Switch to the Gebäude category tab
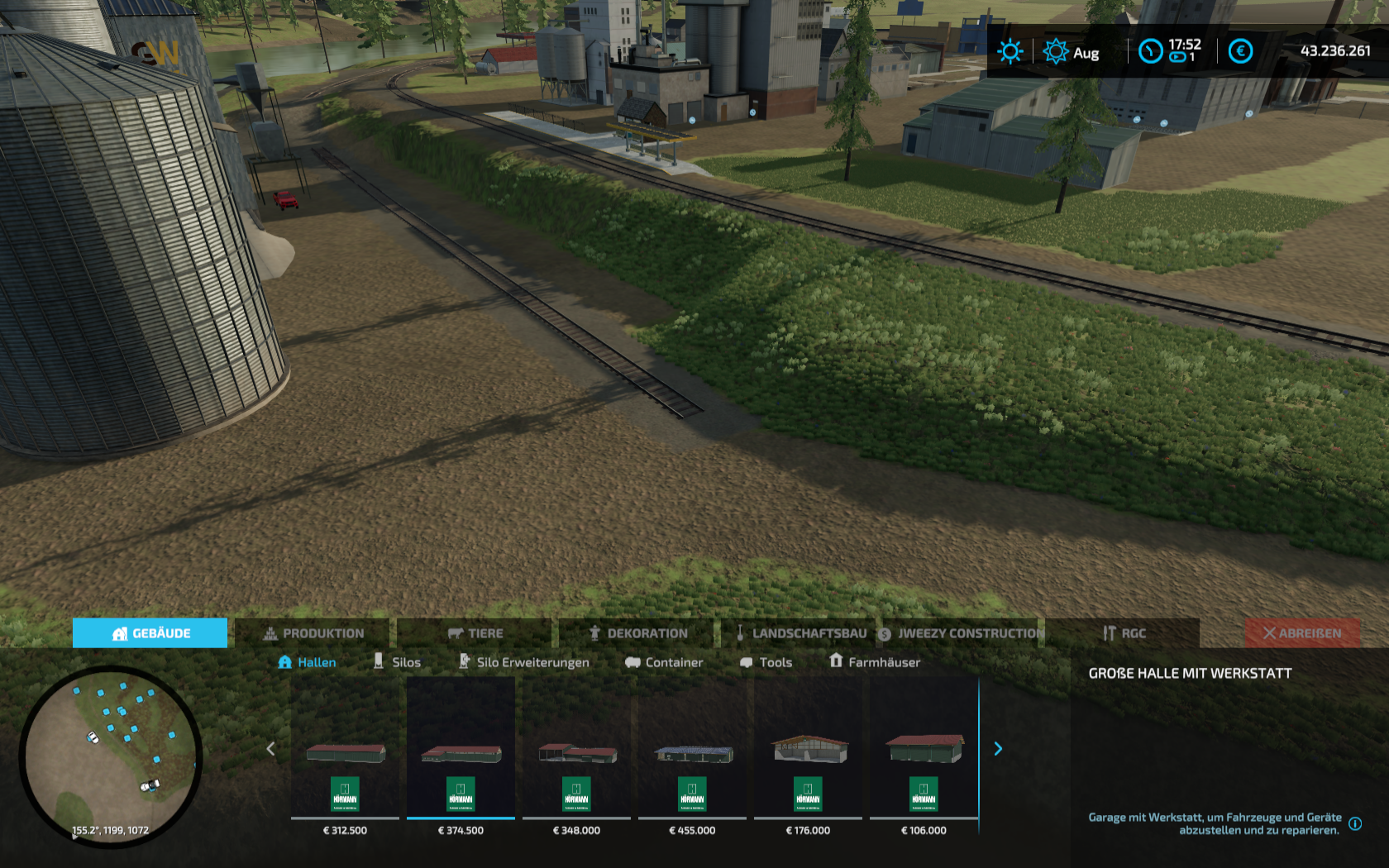This screenshot has height=868, width=1389. pos(150,633)
